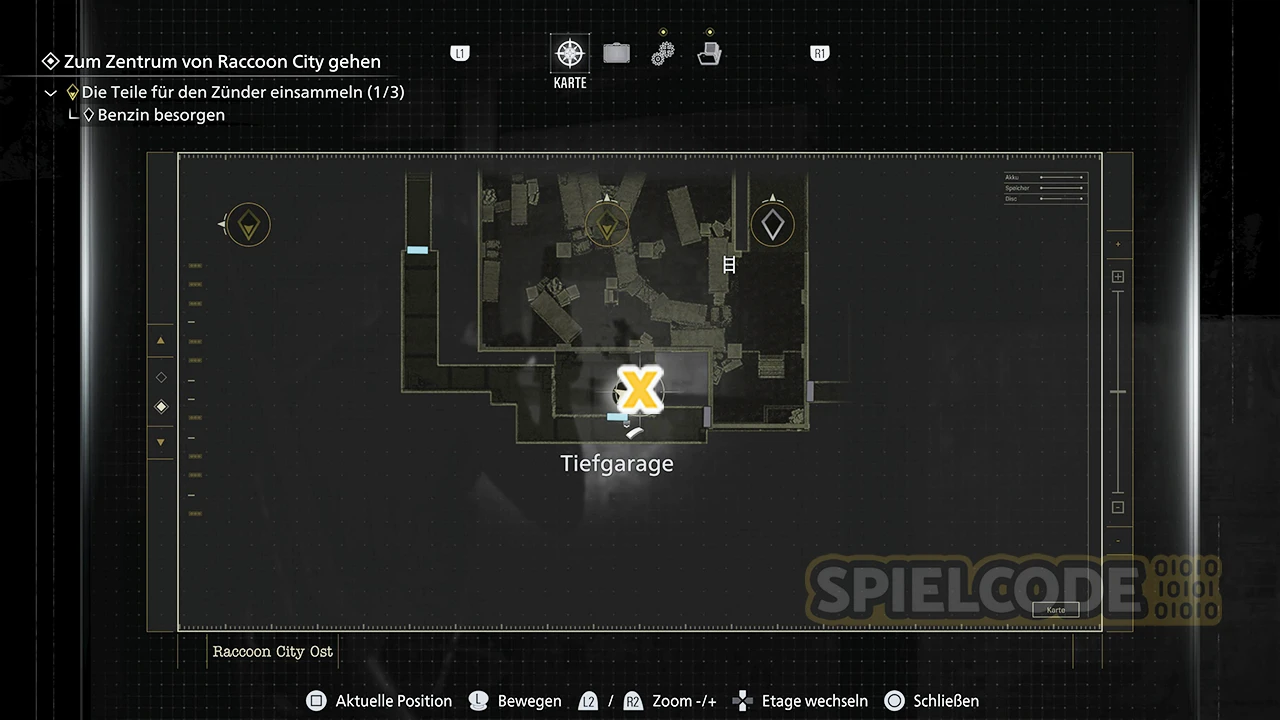The height and width of the screenshot is (720, 1280).
Task: Go down one floor with the down arrow
Action: coord(161,442)
